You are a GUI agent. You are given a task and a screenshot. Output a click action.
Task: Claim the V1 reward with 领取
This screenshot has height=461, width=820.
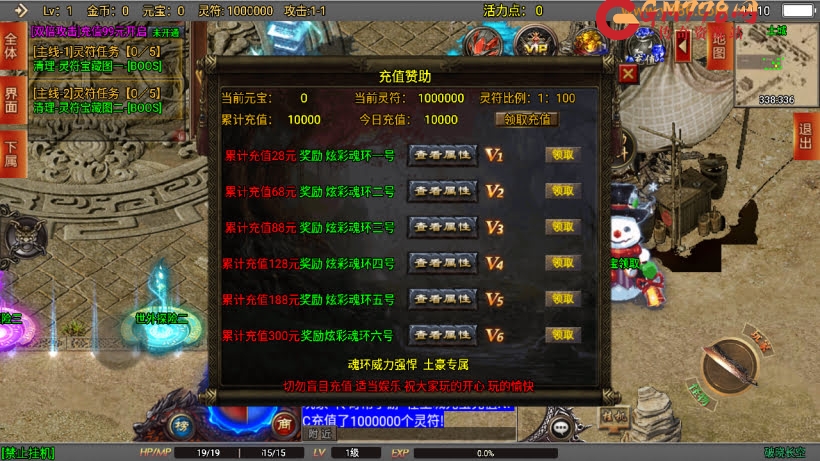(563, 156)
